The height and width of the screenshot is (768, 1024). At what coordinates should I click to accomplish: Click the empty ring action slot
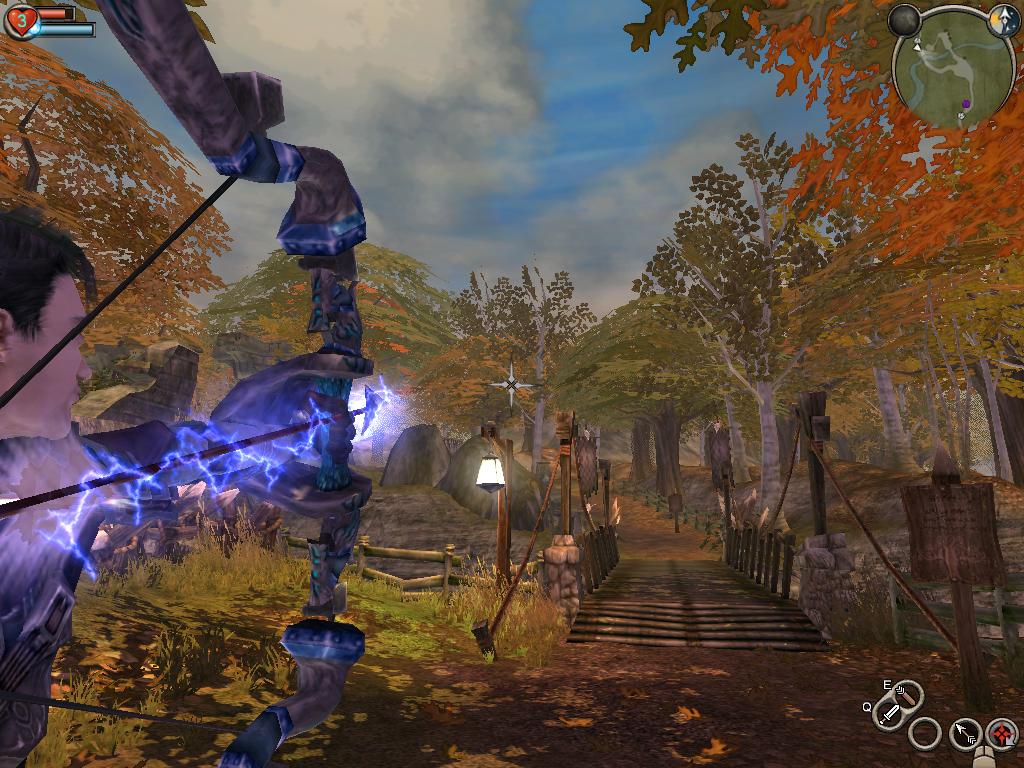925,735
